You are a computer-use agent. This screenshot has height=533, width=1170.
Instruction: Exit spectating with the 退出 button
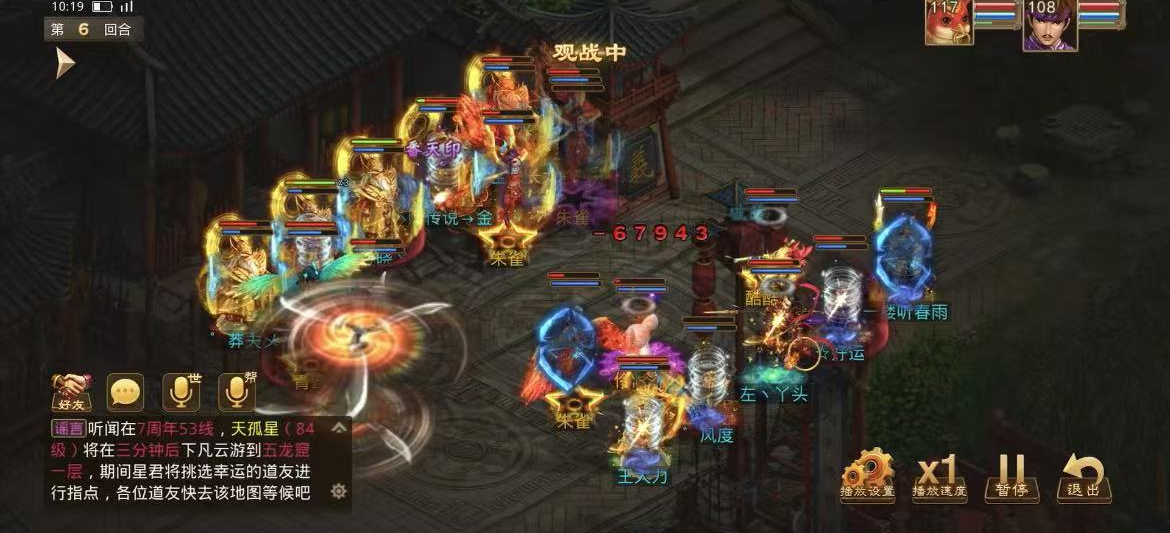pyautogui.click(x=1082, y=474)
